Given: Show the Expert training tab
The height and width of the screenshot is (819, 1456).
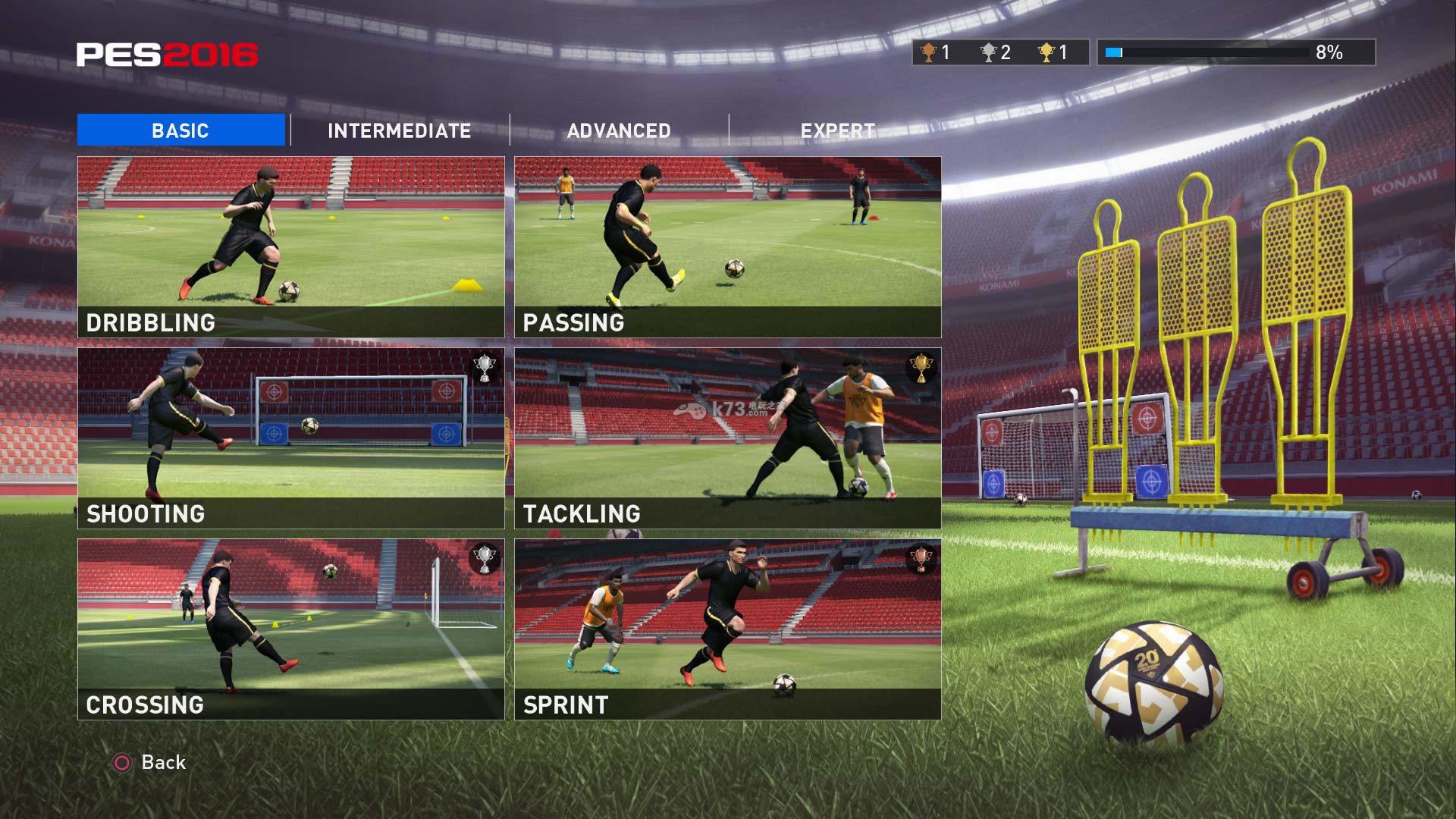Looking at the screenshot, I should (838, 130).
